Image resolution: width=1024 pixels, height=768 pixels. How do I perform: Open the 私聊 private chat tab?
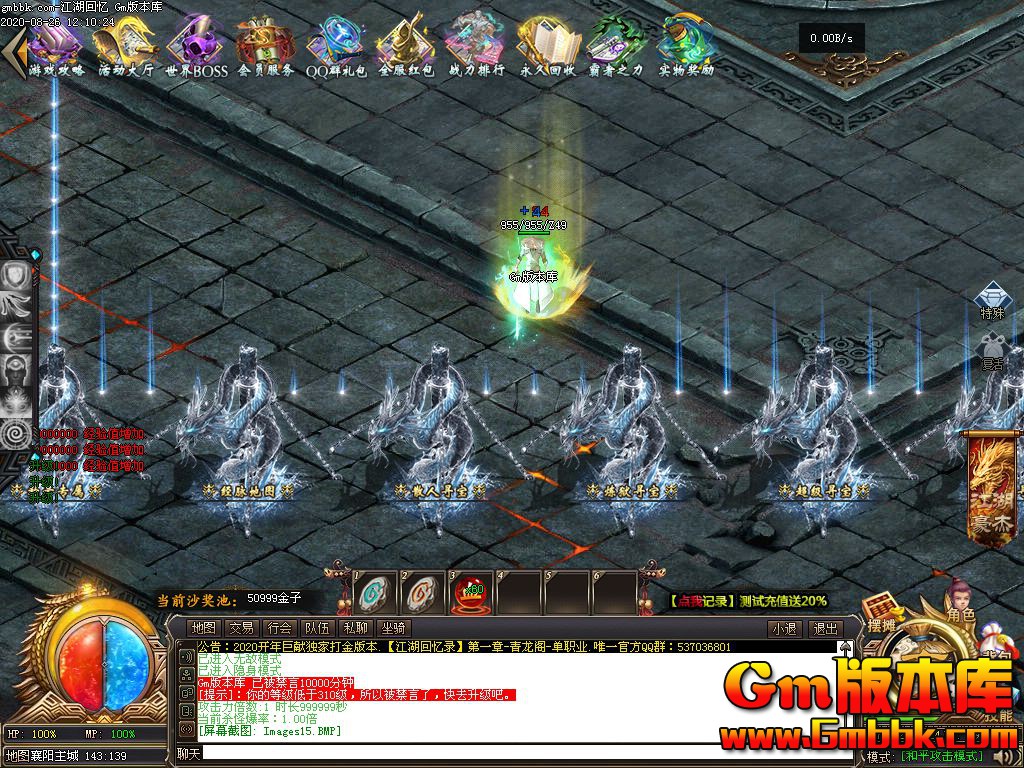(355, 628)
